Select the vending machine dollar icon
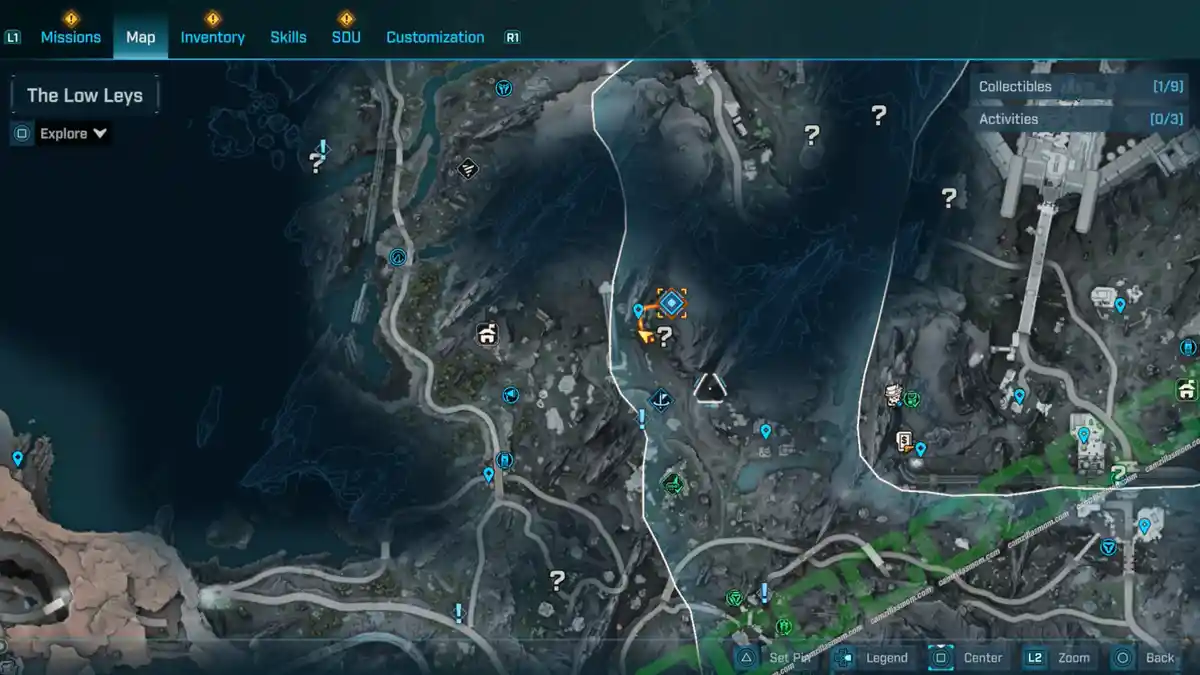 click(x=904, y=439)
